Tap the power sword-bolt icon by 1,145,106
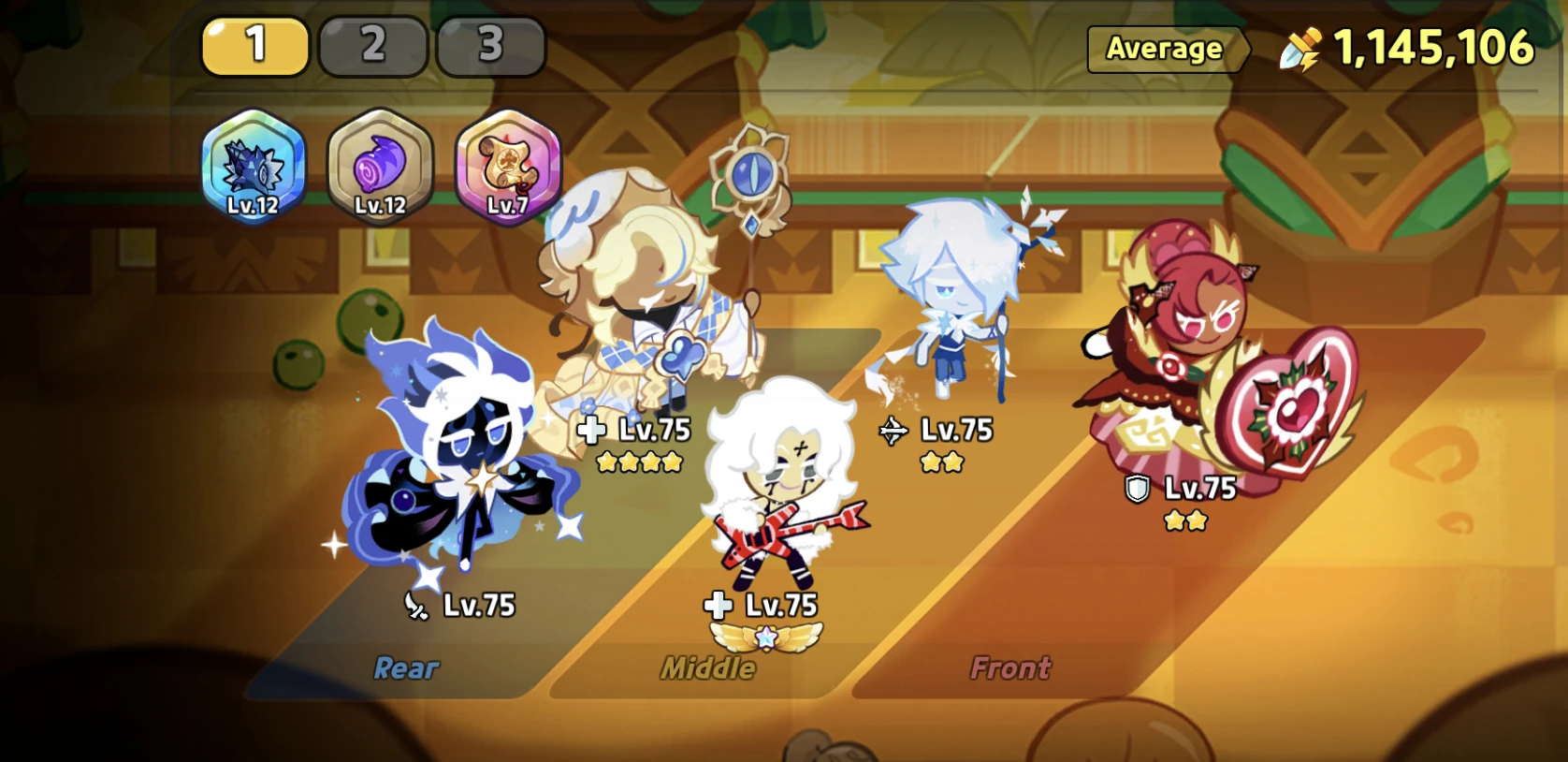 coord(1299,45)
